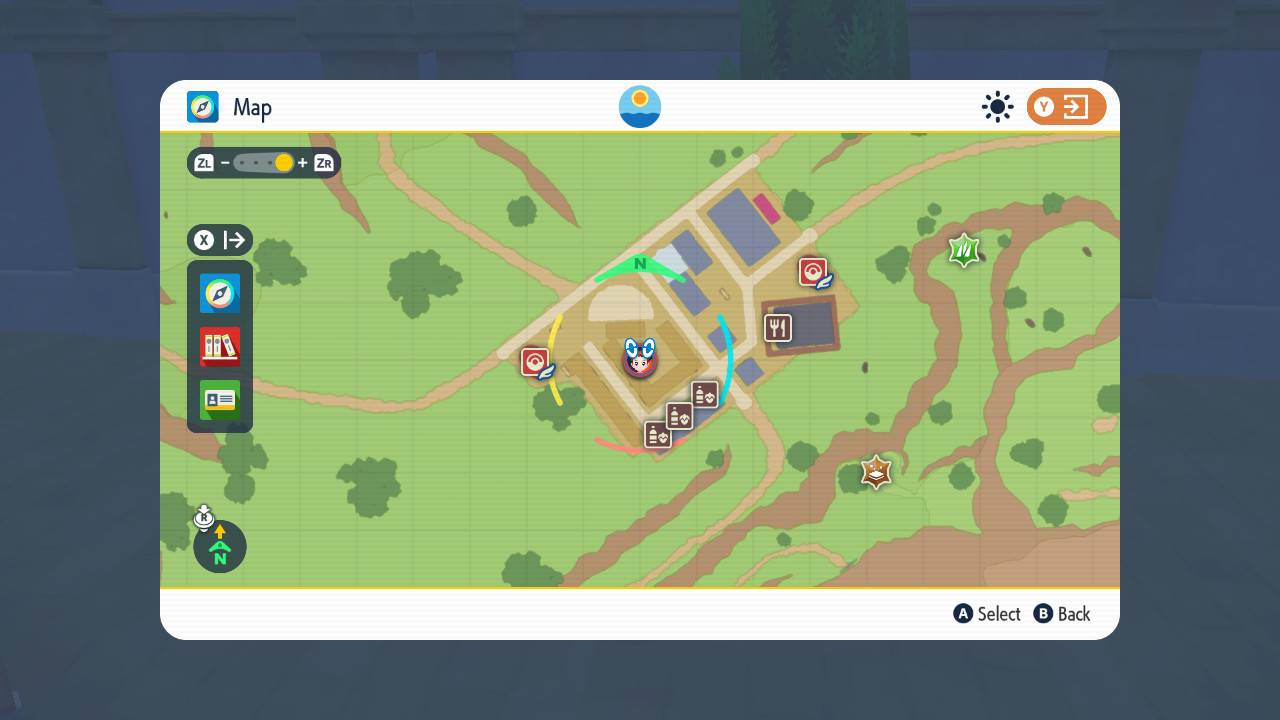Select the eastern Pokémon Center icon
This screenshot has height=720, width=1280.
pyautogui.click(x=813, y=269)
